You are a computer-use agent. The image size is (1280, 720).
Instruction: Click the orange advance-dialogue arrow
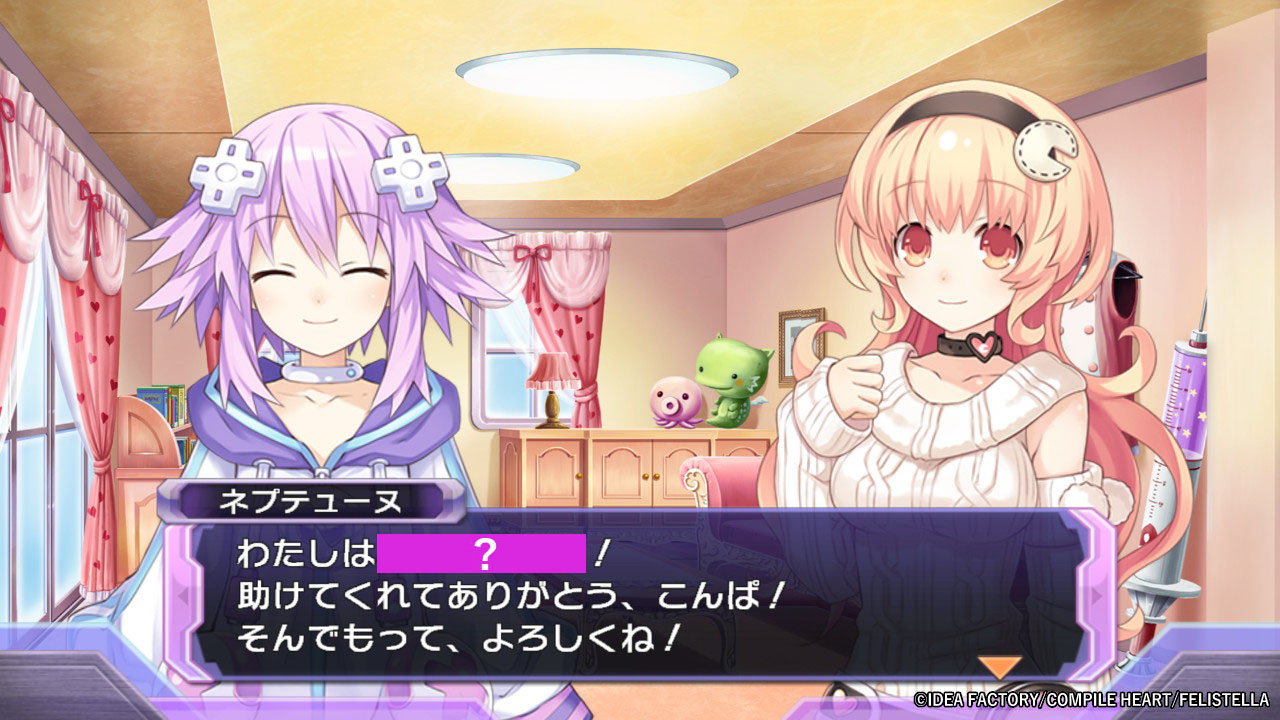pos(999,667)
